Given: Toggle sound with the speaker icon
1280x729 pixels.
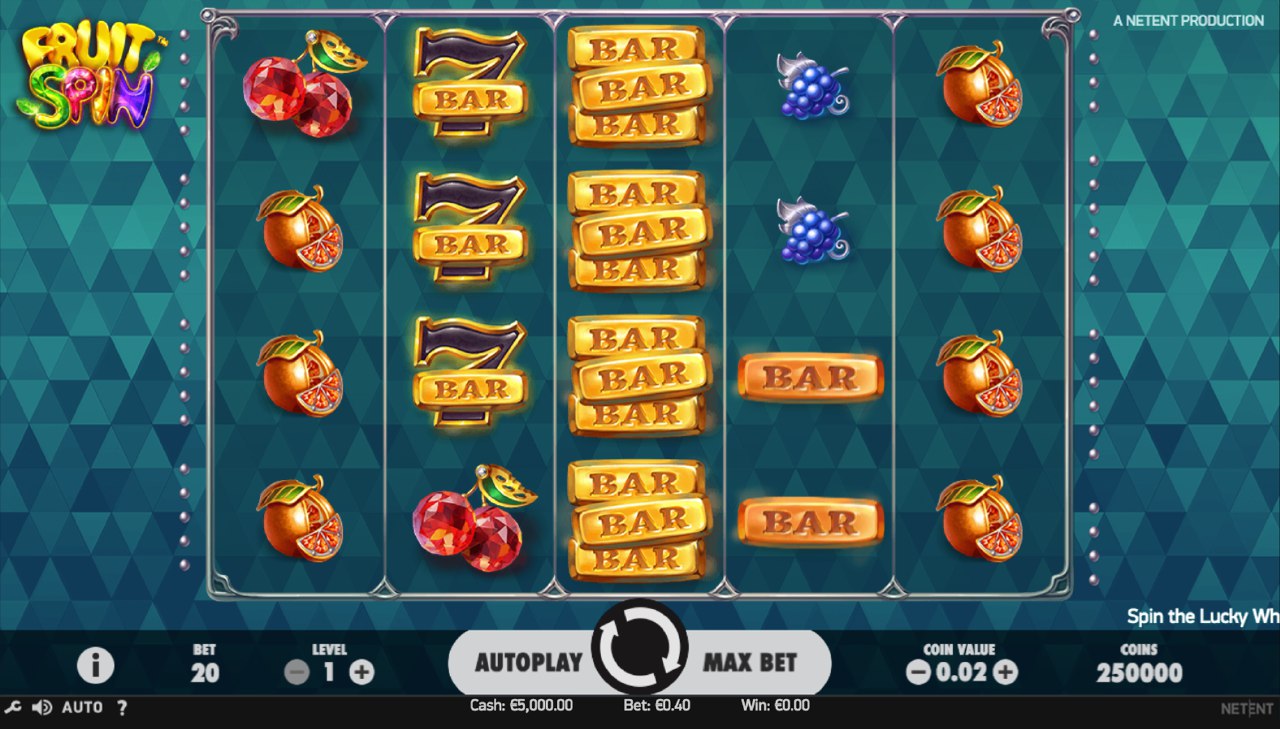Looking at the screenshot, I should click(x=42, y=707).
